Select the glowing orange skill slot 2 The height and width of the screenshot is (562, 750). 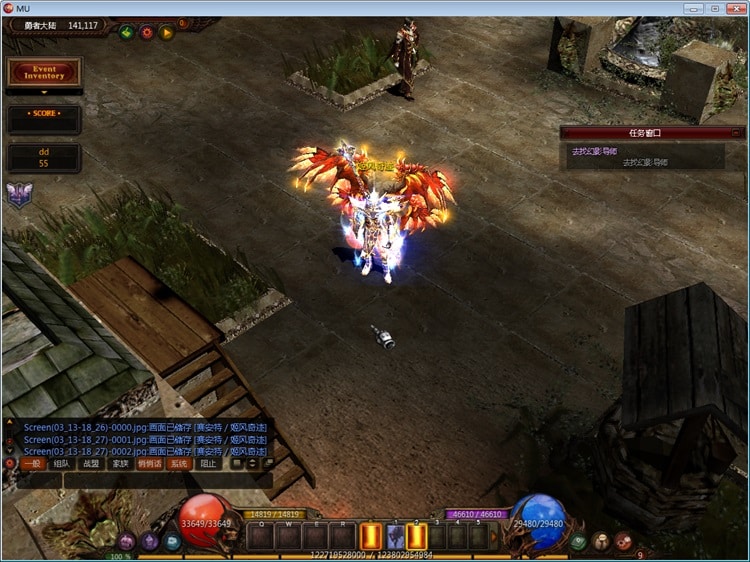point(417,537)
